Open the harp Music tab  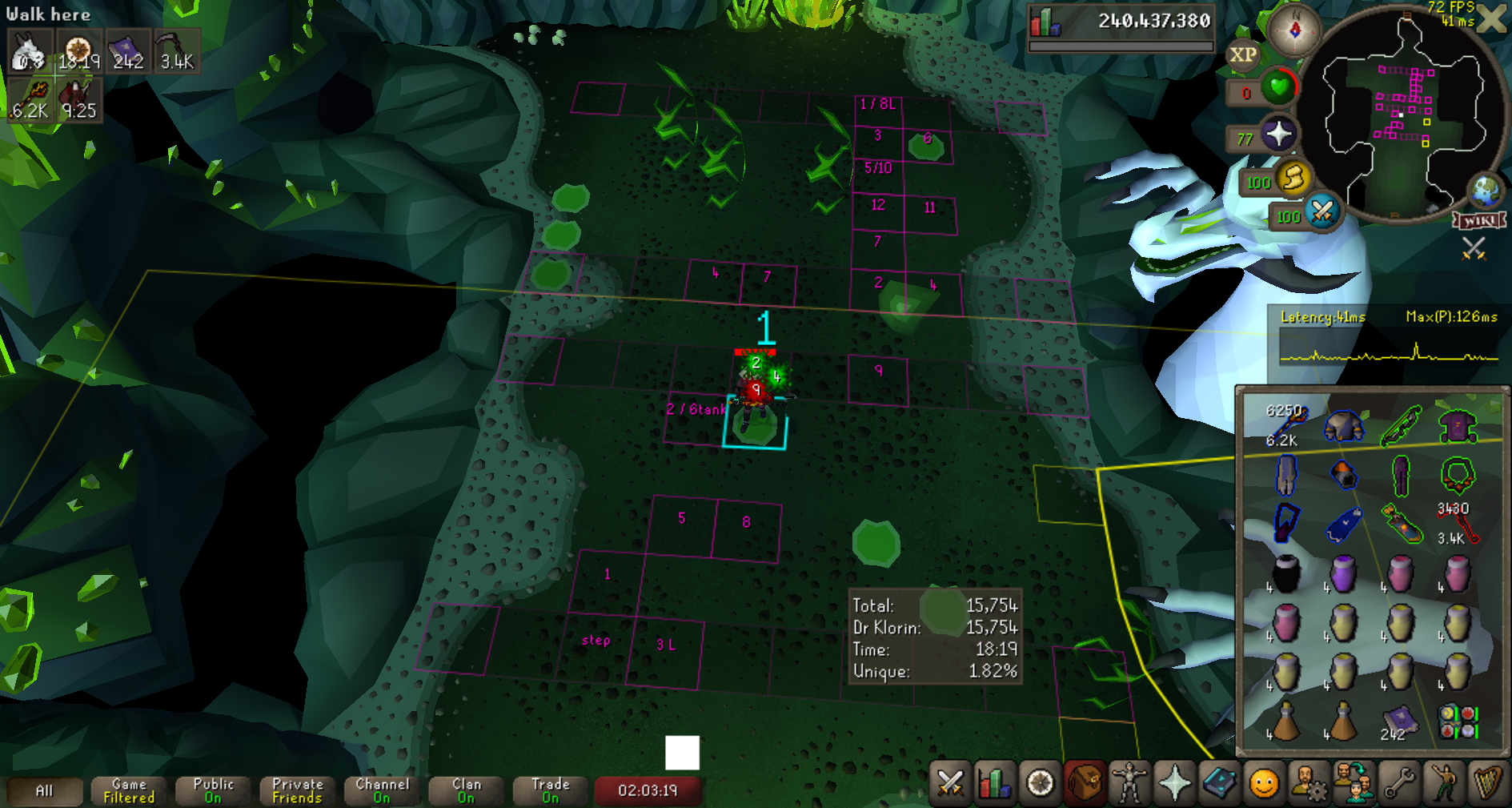1488,782
